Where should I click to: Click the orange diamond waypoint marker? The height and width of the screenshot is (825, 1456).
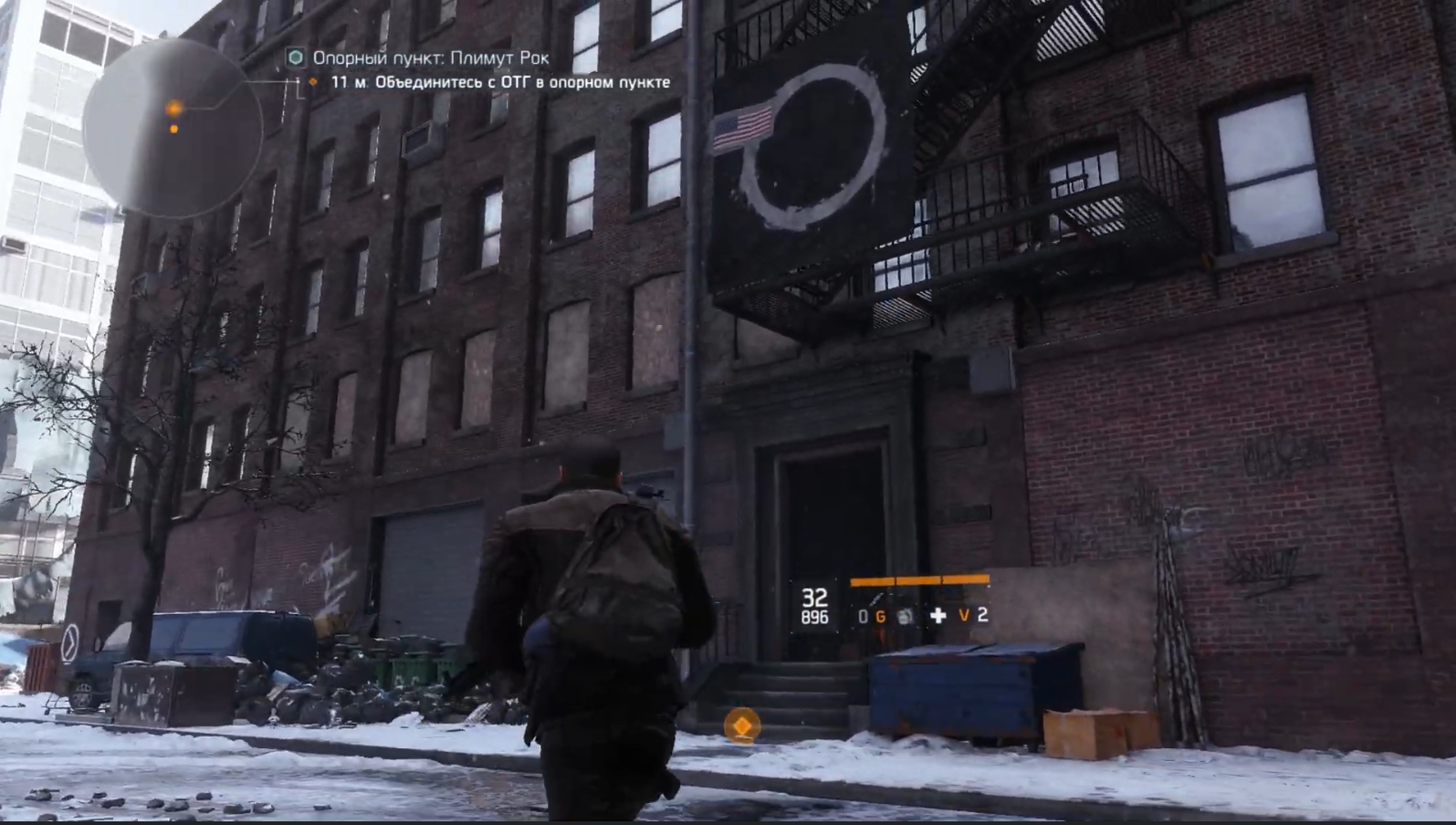click(x=742, y=726)
